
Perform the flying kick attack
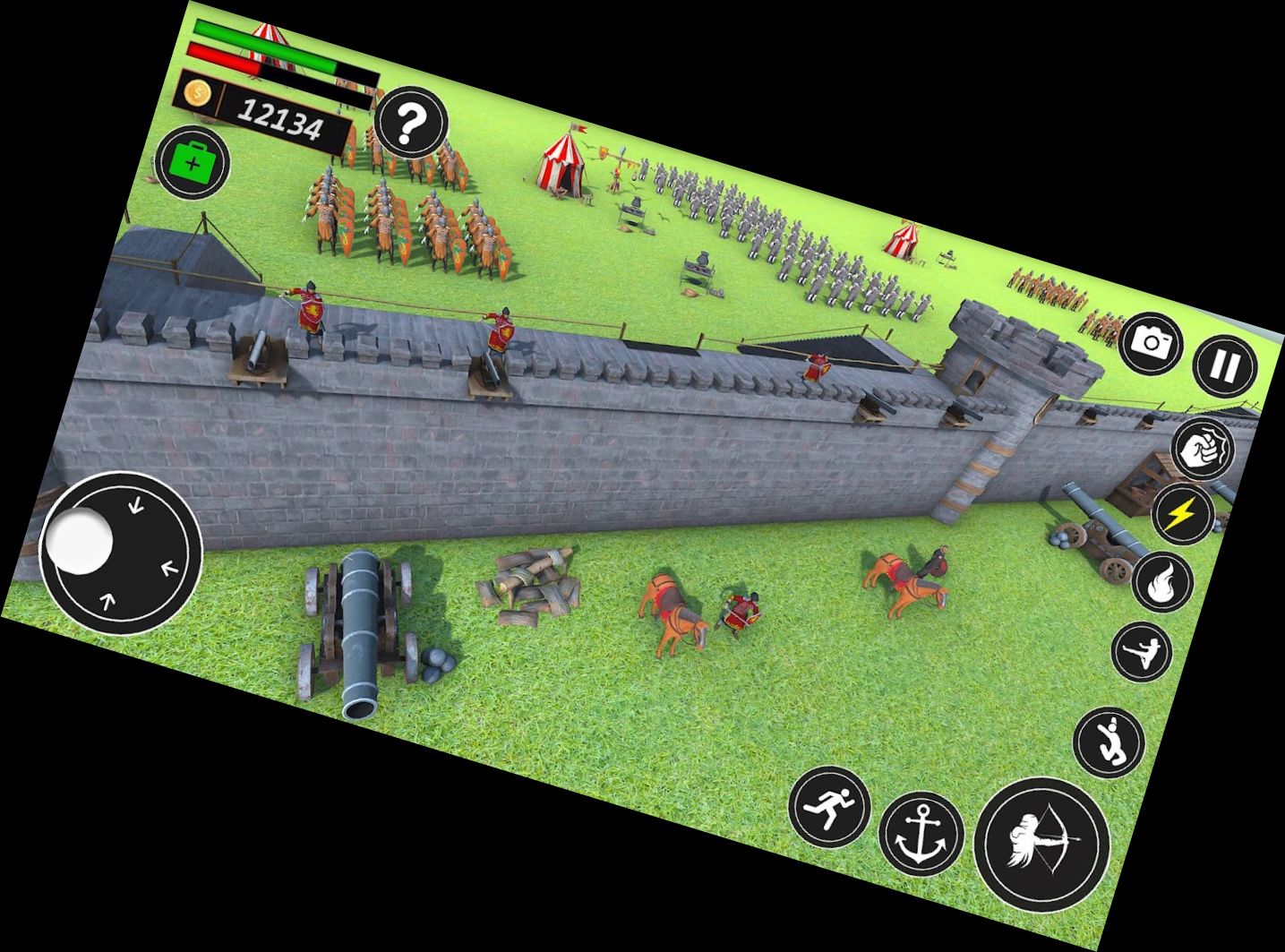pos(1142,650)
